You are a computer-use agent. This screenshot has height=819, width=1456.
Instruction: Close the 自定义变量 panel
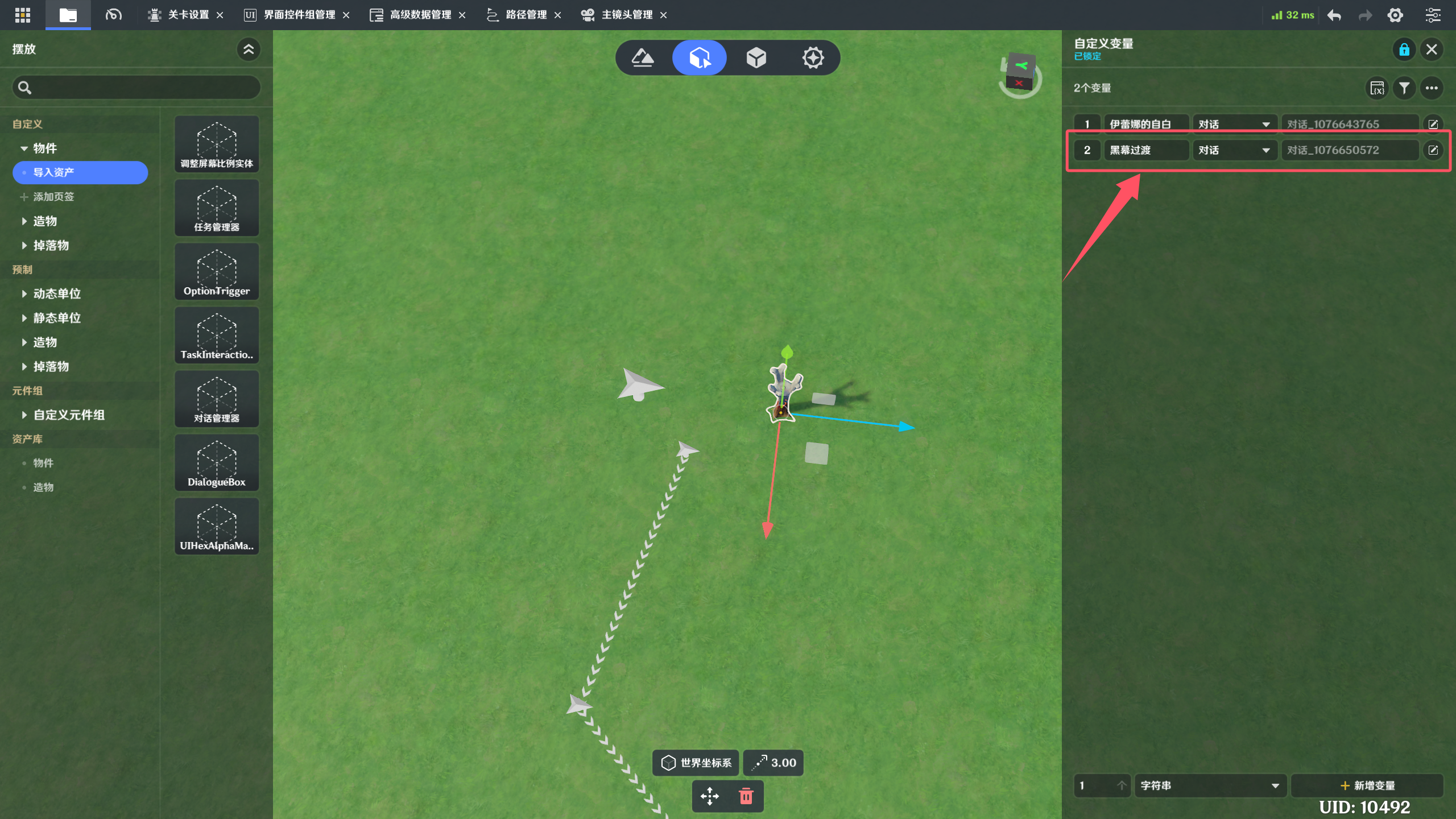pyautogui.click(x=1432, y=49)
